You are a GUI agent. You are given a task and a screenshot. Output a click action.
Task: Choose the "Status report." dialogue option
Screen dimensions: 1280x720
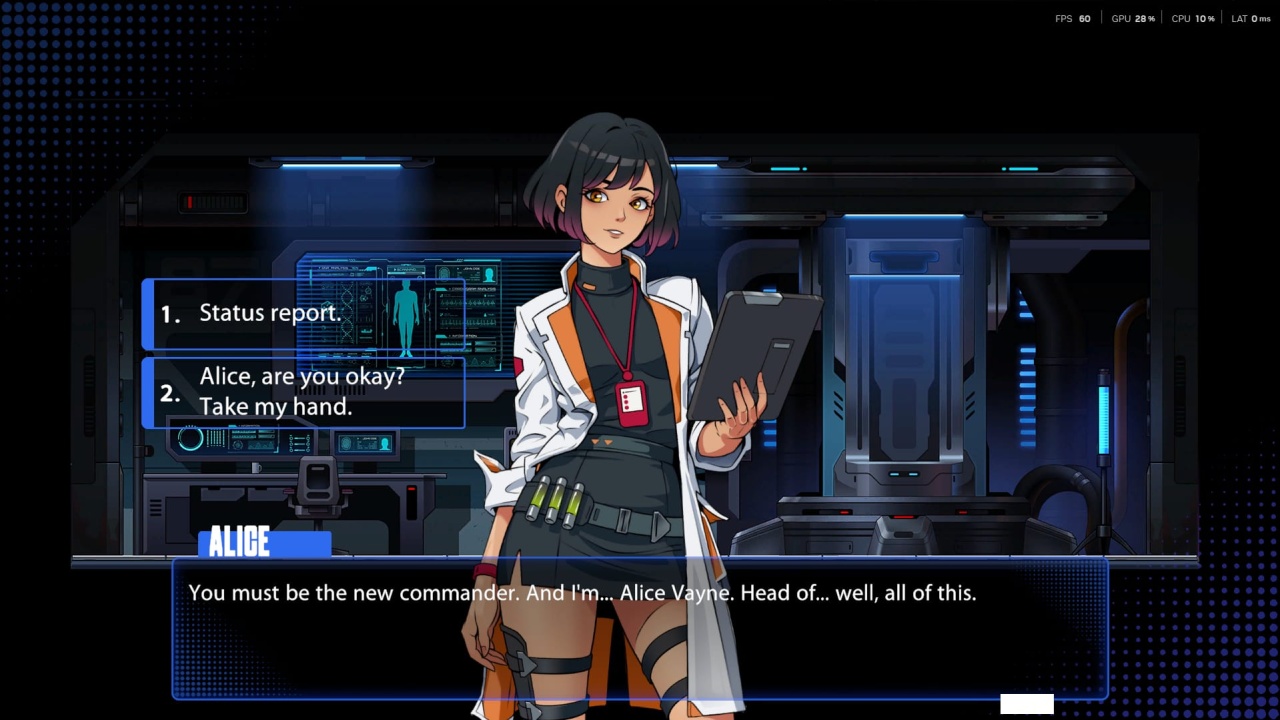[x=302, y=314]
